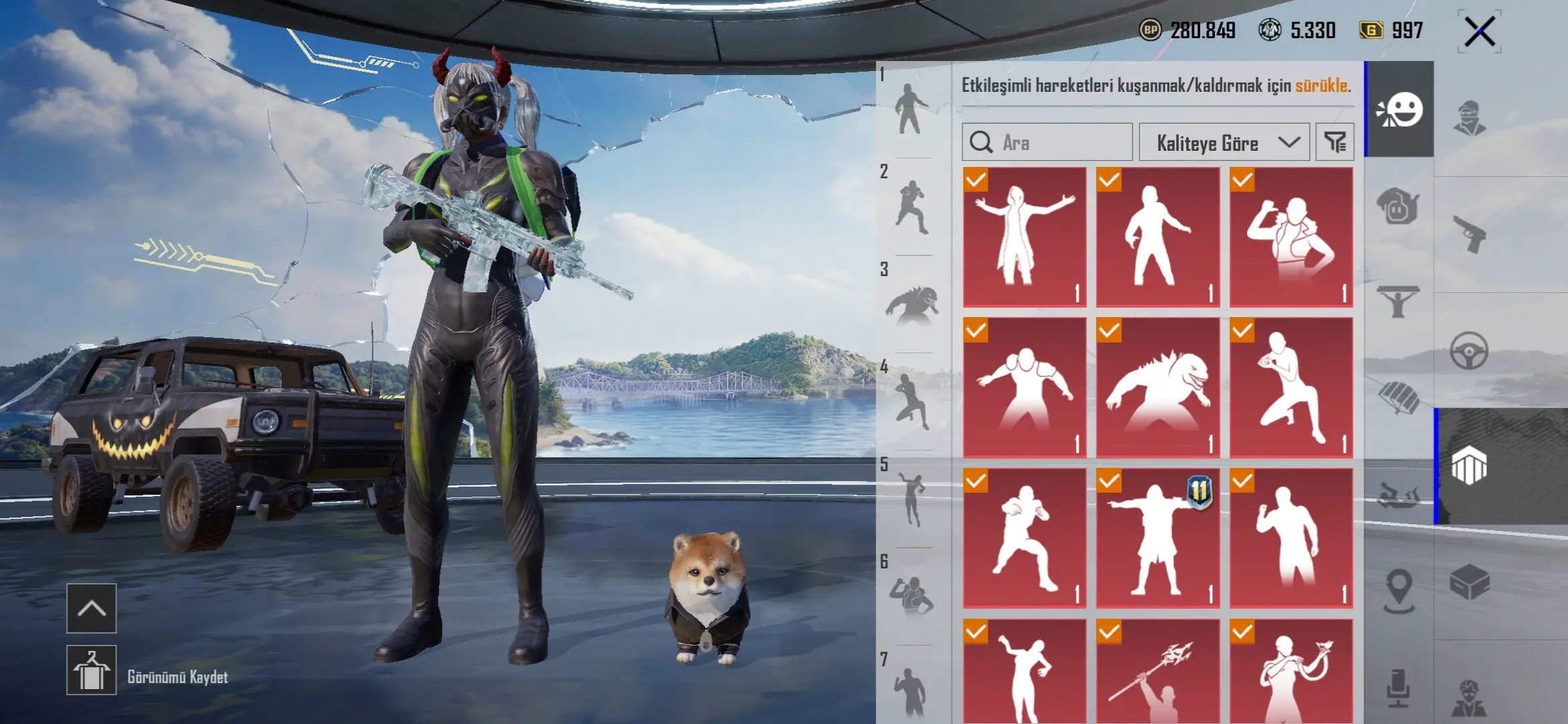Open the steering wheel vehicle category
The width and height of the screenshot is (1568, 724).
[1469, 351]
